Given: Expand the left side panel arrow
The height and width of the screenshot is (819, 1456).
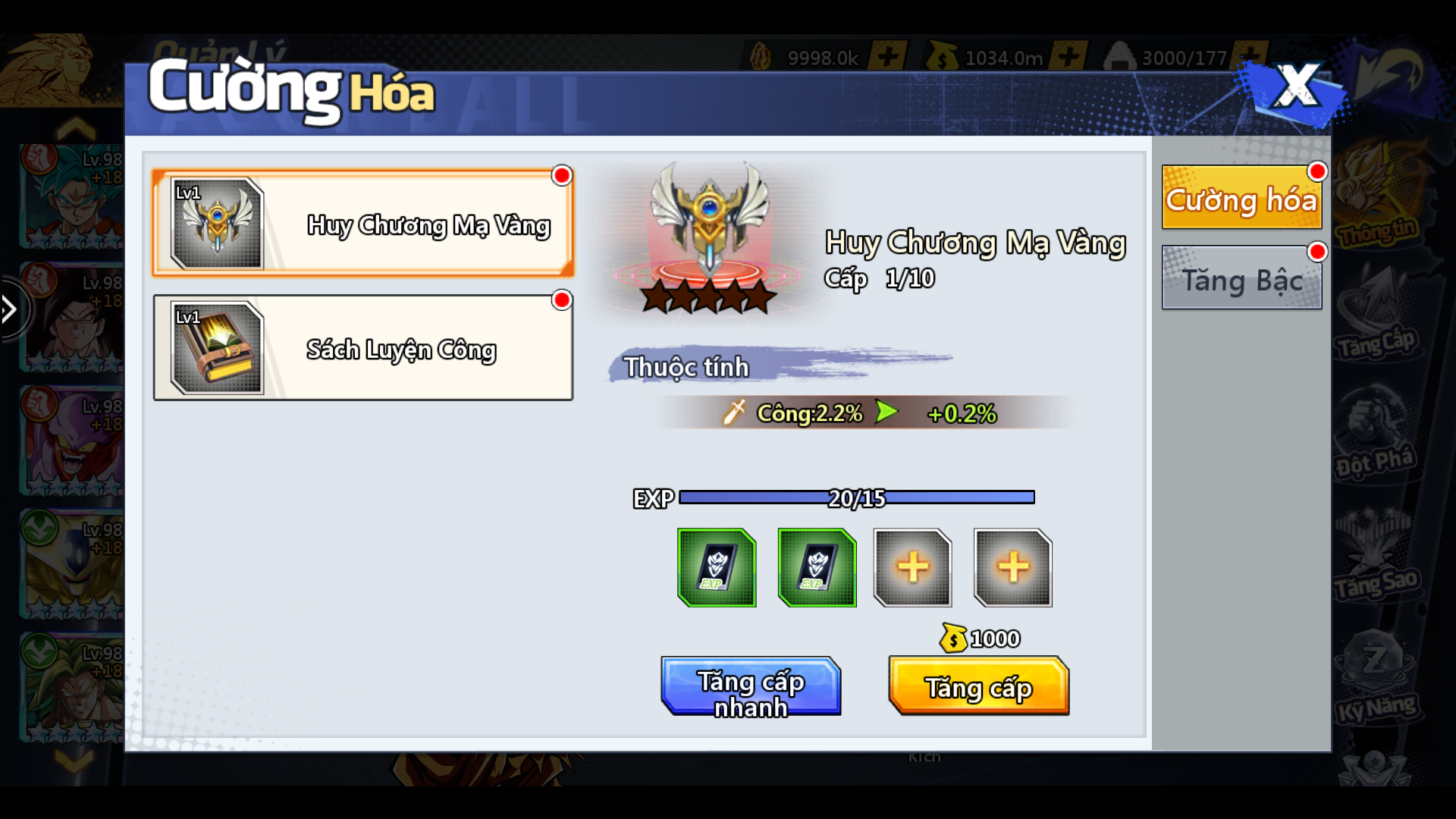Looking at the screenshot, I should (x=11, y=309).
